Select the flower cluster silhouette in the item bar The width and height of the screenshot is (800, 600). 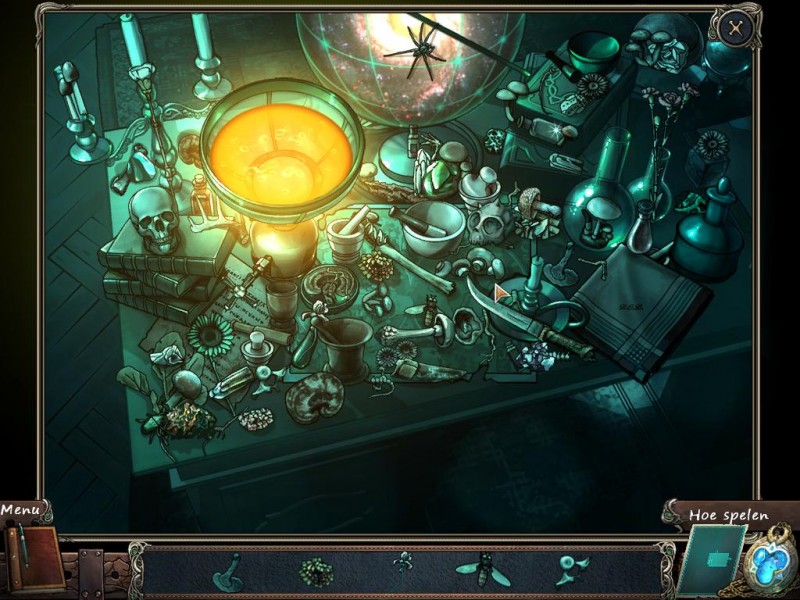tap(314, 571)
